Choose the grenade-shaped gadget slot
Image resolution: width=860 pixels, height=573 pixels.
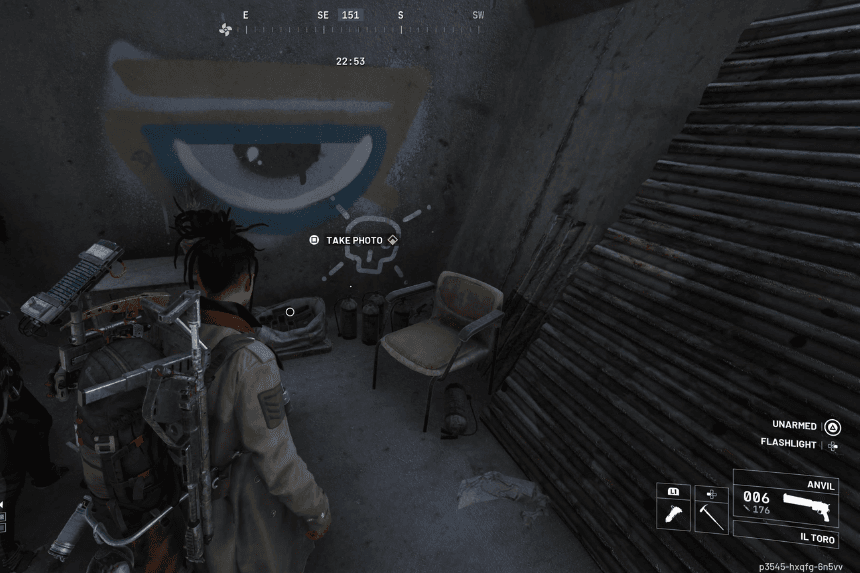click(673, 514)
